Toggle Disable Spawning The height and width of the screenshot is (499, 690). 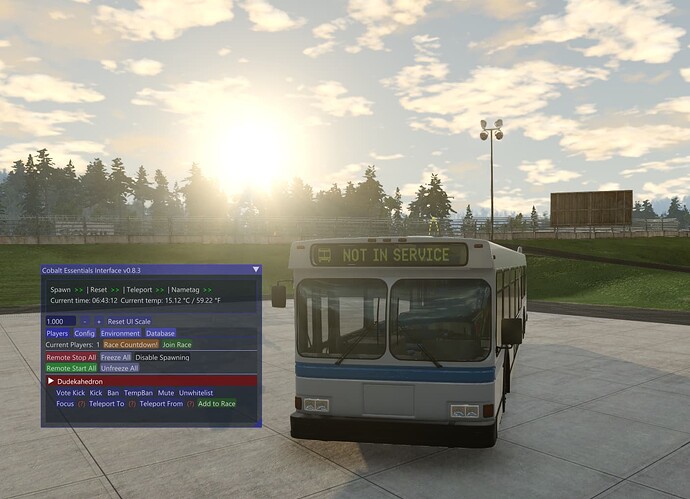click(162, 357)
